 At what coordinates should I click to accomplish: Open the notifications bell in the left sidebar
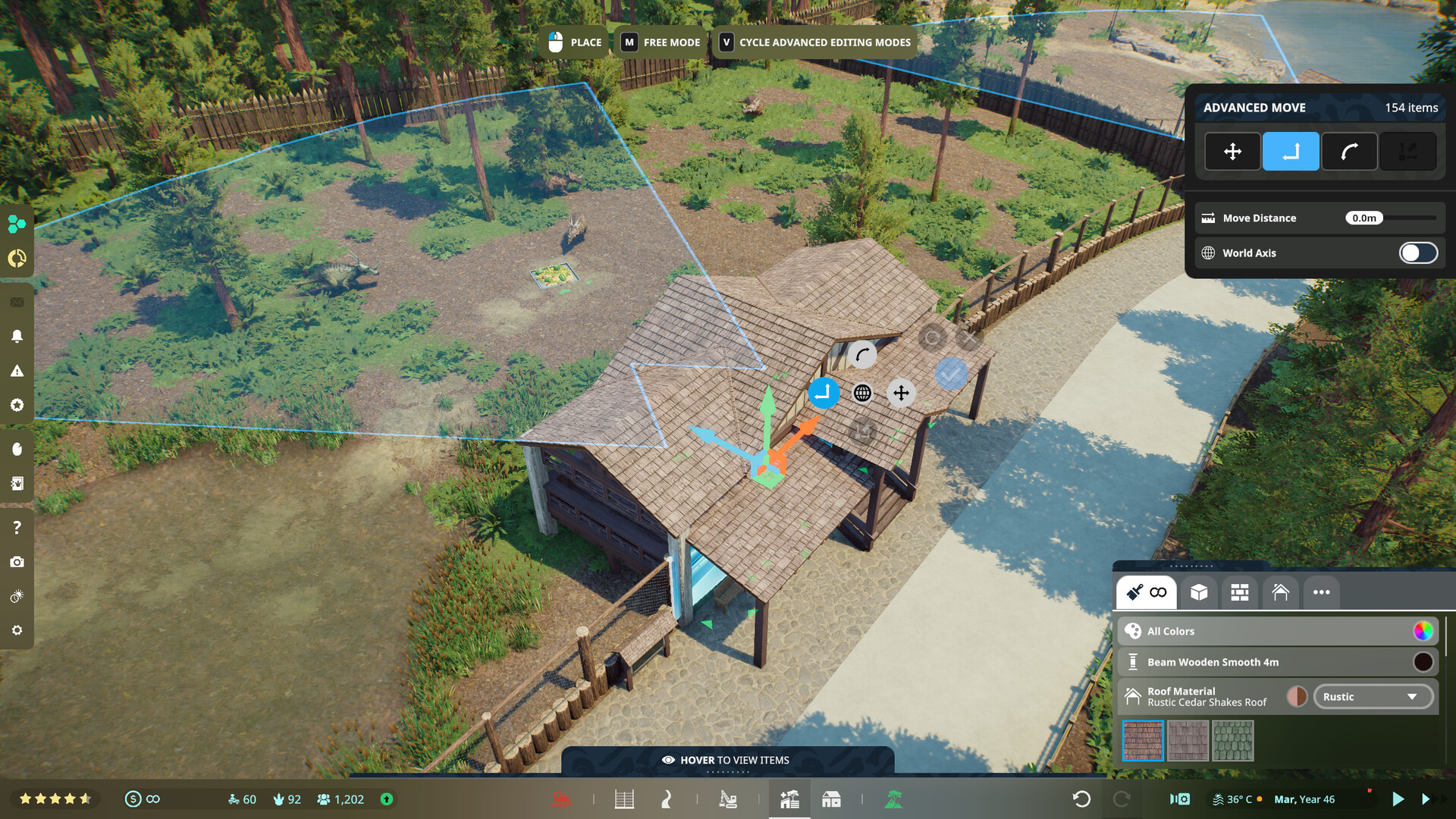point(17,336)
